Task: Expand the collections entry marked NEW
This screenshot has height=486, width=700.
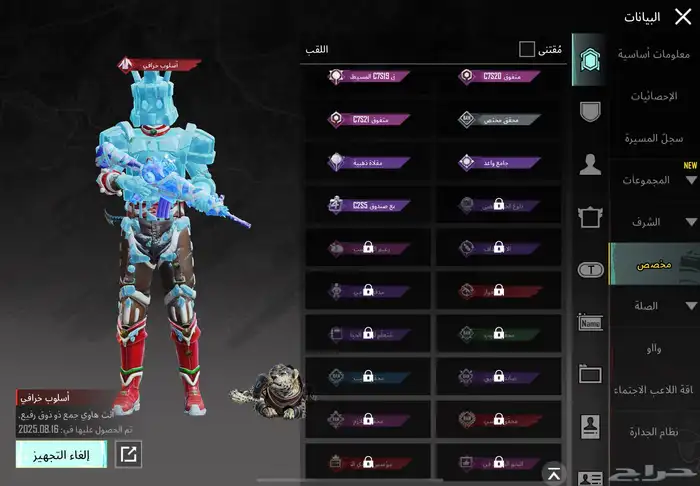Action: click(655, 180)
